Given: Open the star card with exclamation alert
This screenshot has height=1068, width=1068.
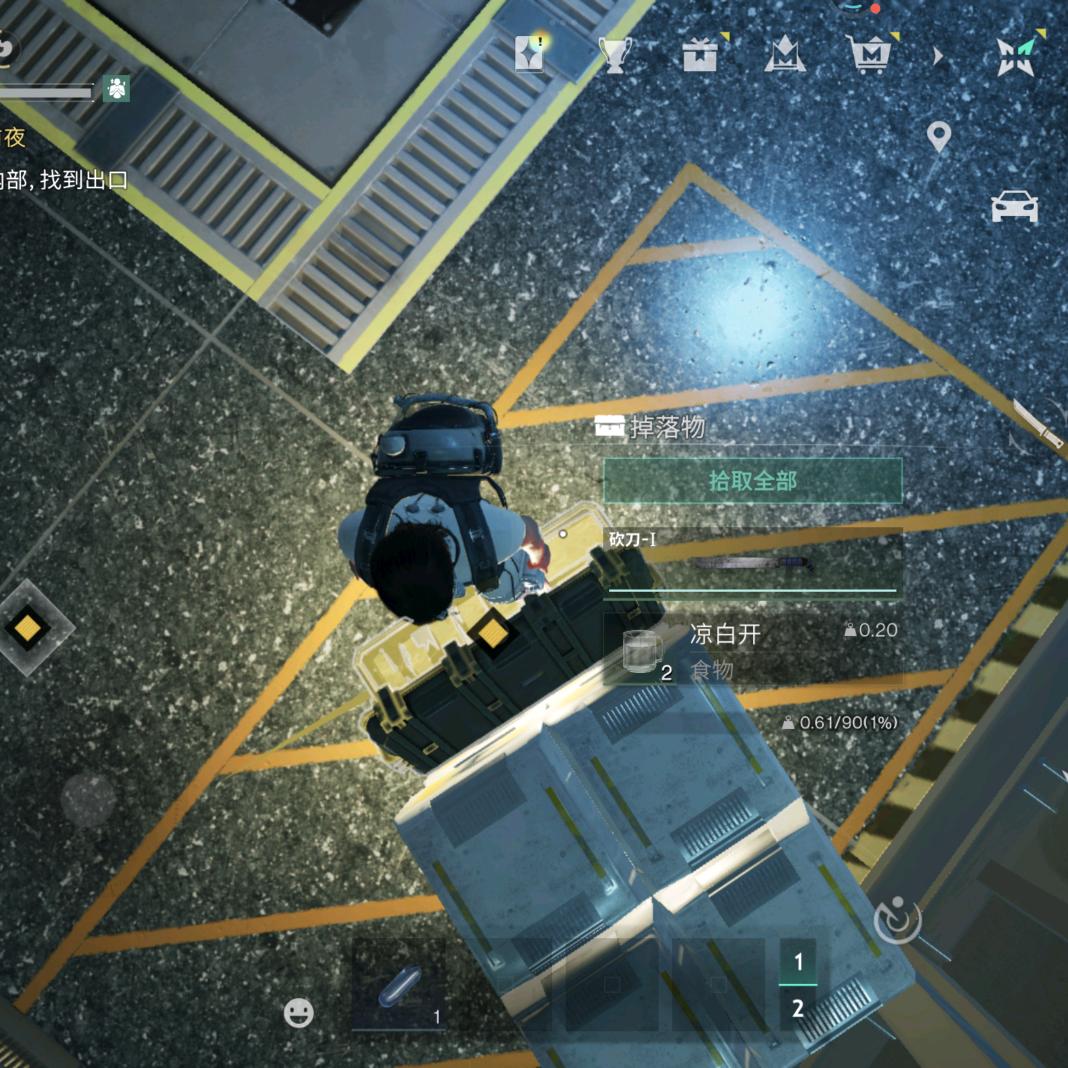Looking at the screenshot, I should [x=529, y=55].
